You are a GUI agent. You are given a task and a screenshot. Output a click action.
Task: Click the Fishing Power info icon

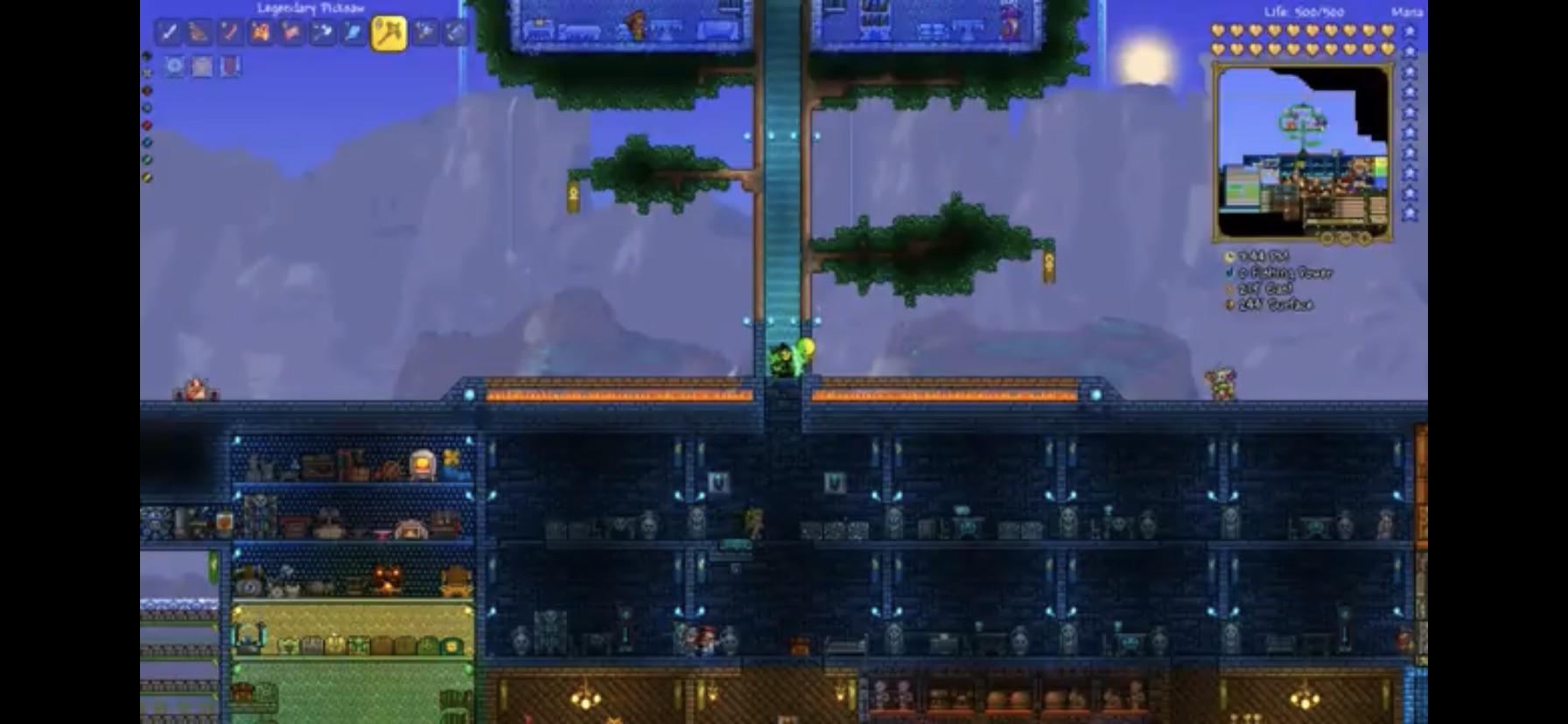(x=1228, y=273)
